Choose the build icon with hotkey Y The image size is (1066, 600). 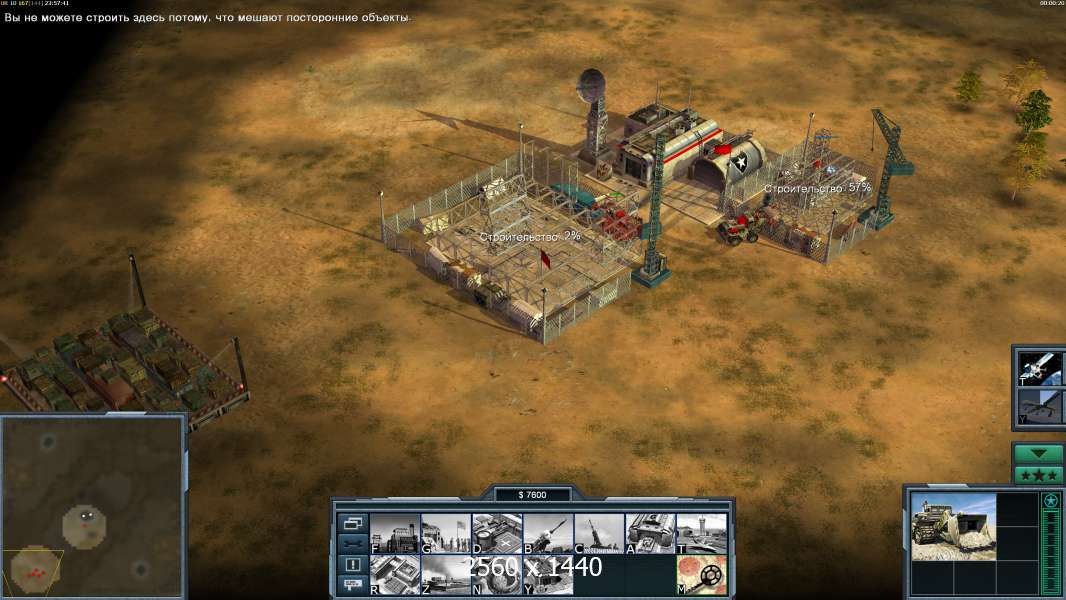click(x=548, y=575)
